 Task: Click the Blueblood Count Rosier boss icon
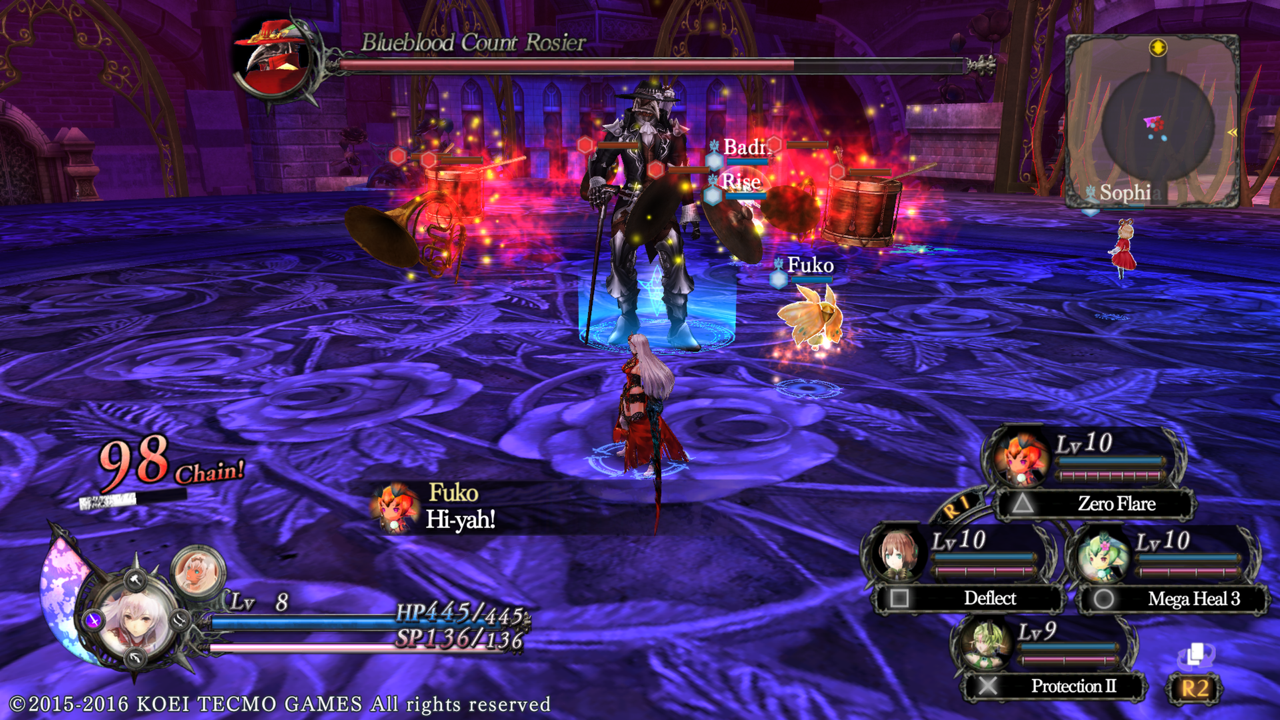pos(270,58)
